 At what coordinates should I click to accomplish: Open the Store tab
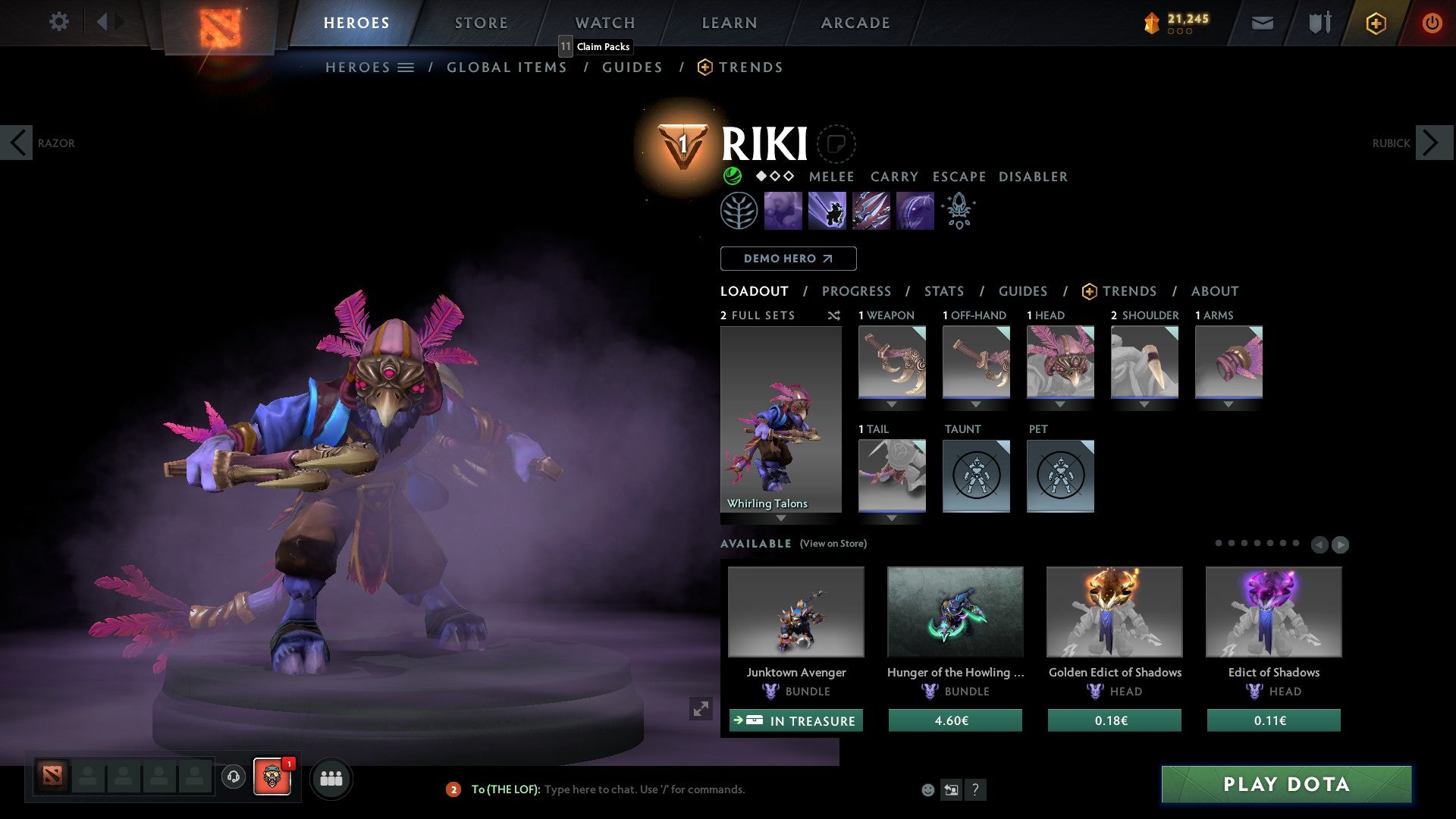(x=481, y=23)
